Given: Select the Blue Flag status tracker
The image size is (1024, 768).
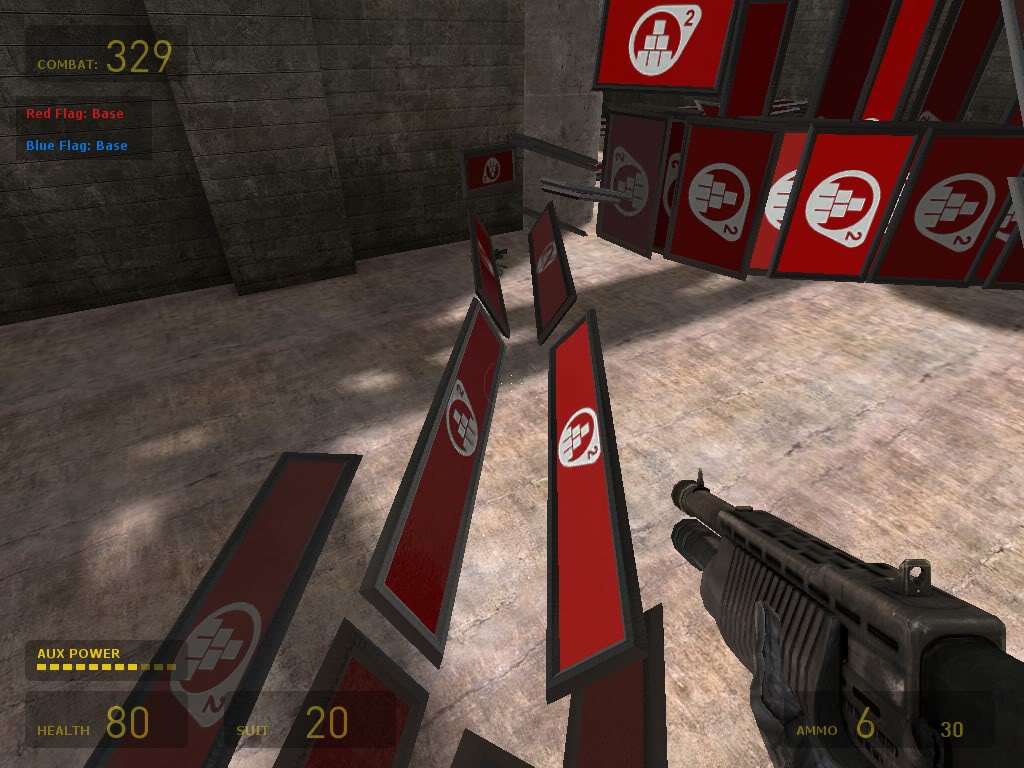Looking at the screenshot, I should point(77,146).
